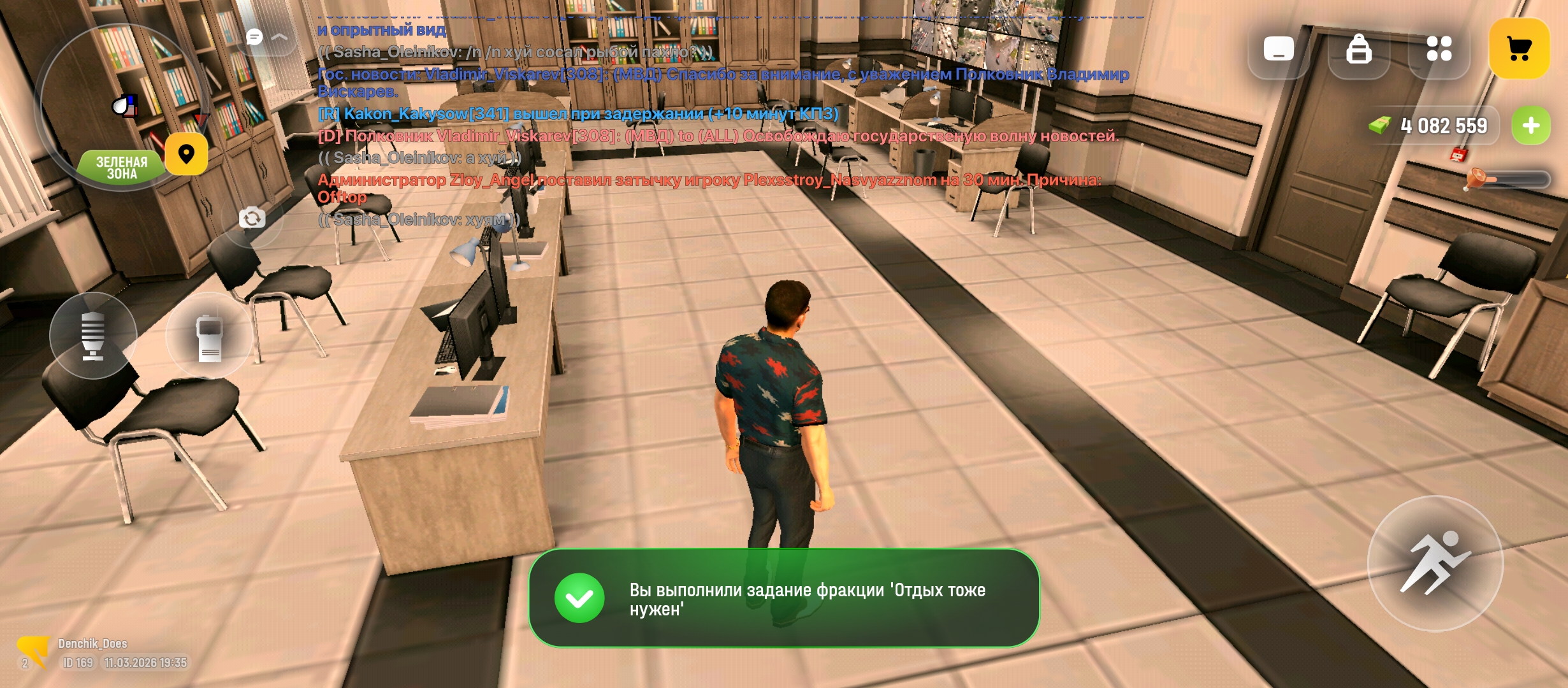1568x688 pixels.
Task: Tap the sprint running-man button
Action: coord(1435,563)
